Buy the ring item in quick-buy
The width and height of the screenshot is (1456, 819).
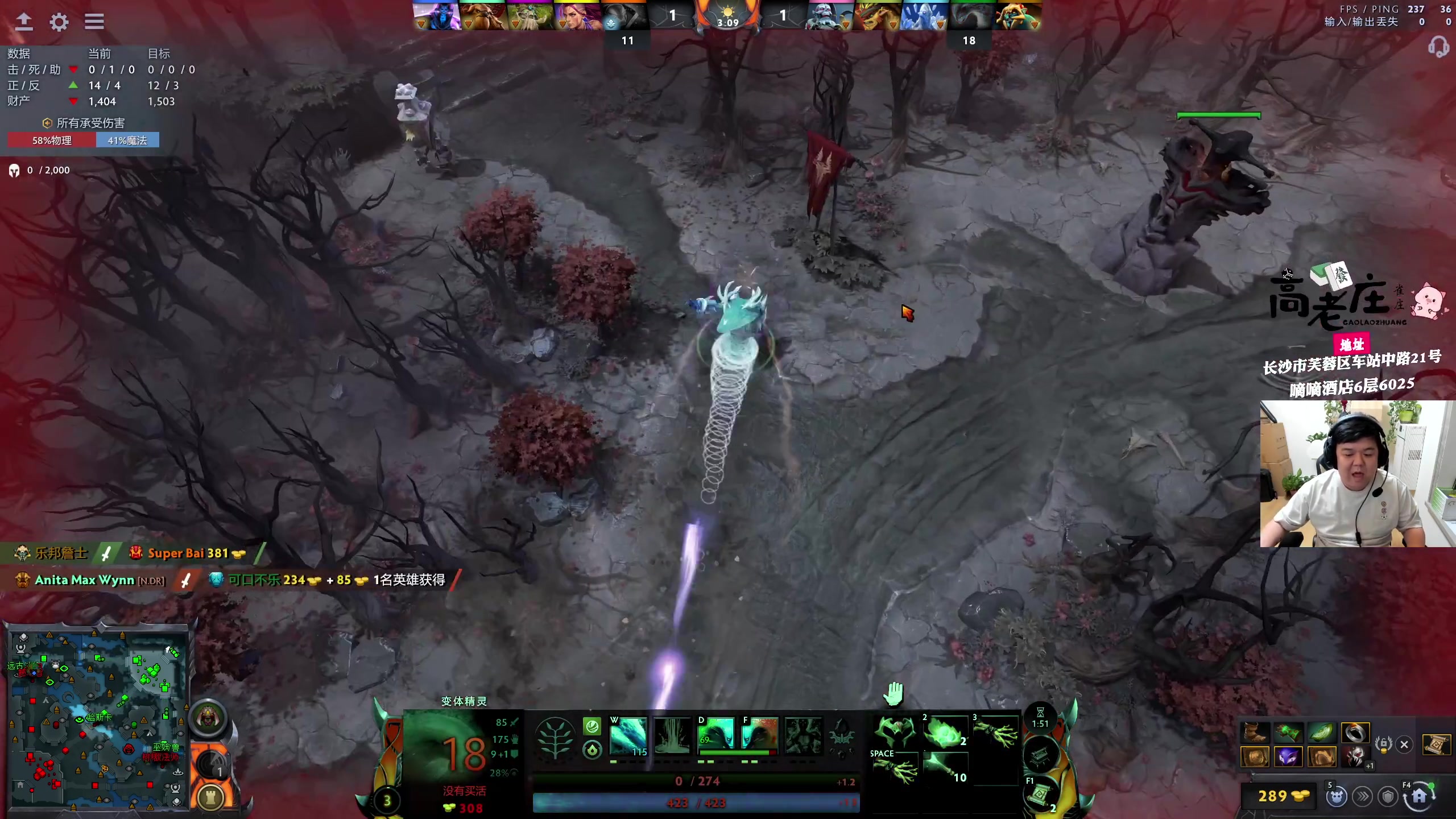tap(1355, 732)
